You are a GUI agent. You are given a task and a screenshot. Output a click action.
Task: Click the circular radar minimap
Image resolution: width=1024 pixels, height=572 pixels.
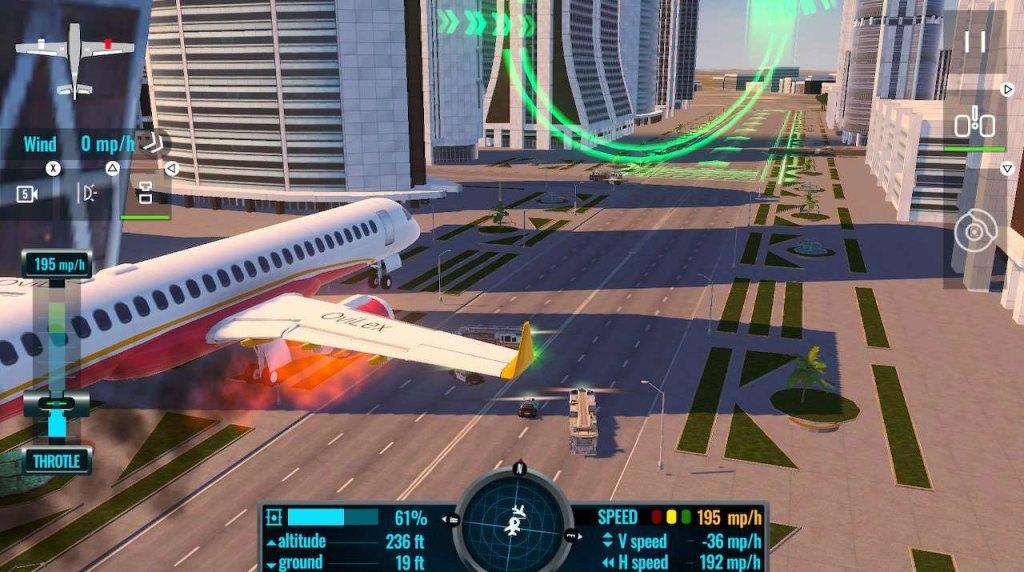516,520
